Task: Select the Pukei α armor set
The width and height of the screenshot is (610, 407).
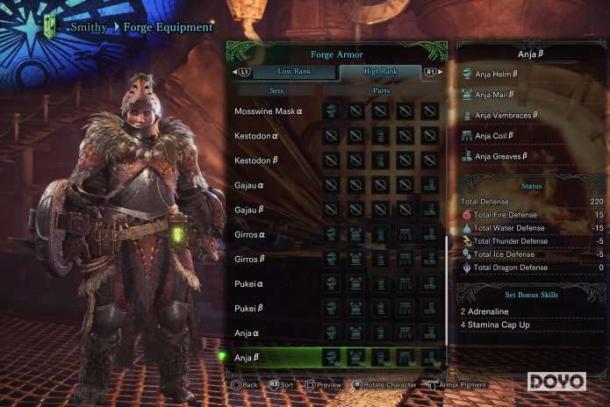Action: click(250, 283)
